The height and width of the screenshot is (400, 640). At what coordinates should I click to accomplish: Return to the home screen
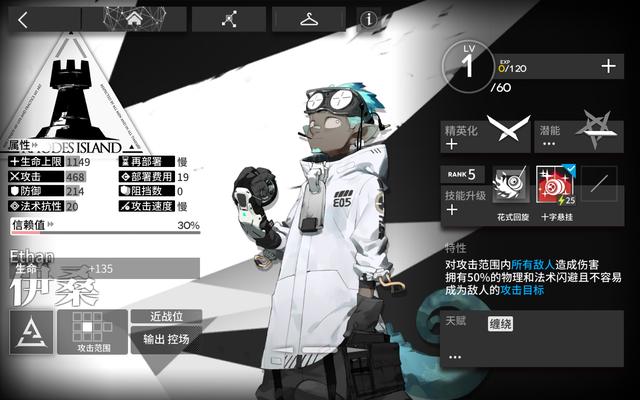coord(134,19)
